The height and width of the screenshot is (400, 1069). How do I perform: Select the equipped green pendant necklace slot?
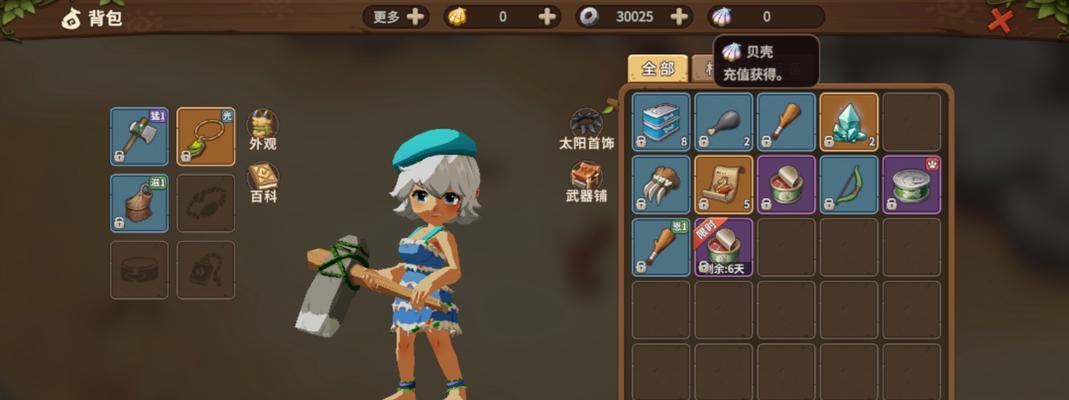[x=205, y=136]
